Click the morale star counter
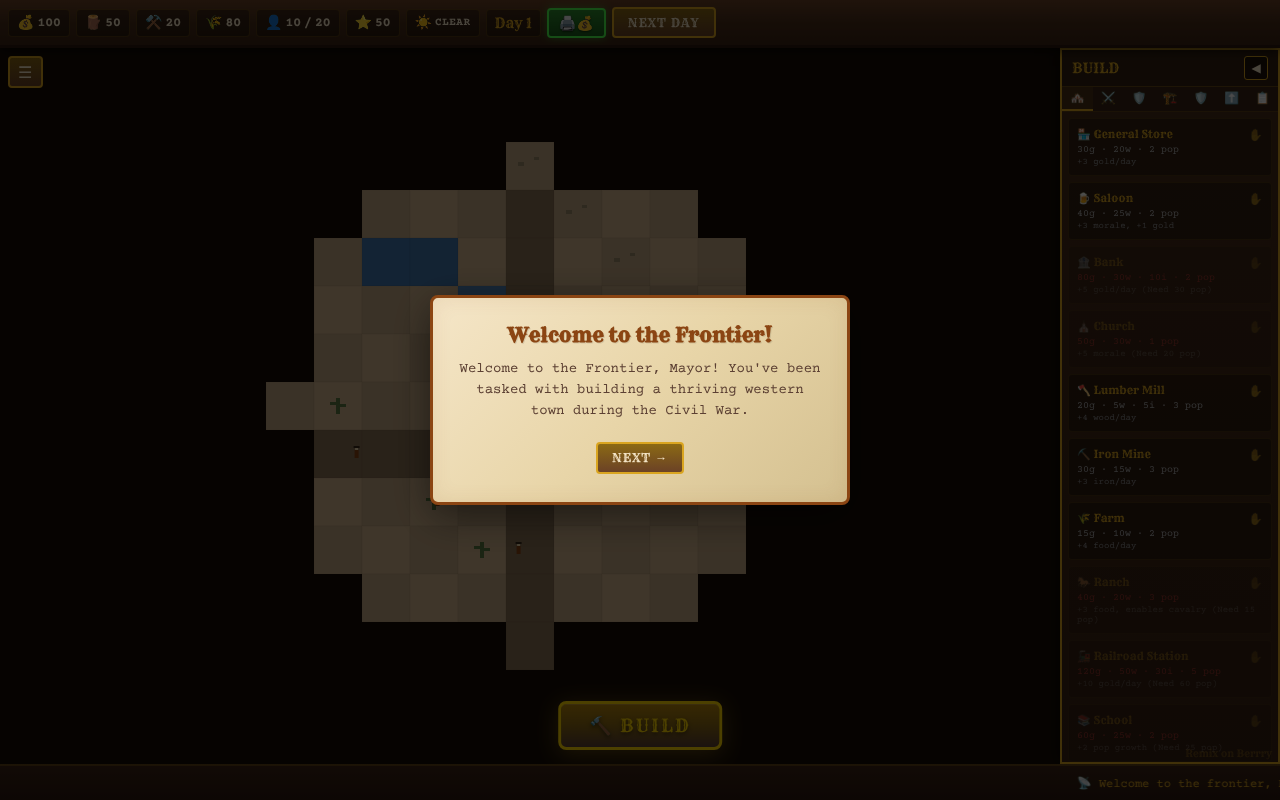The image size is (1280, 800). 373,22
